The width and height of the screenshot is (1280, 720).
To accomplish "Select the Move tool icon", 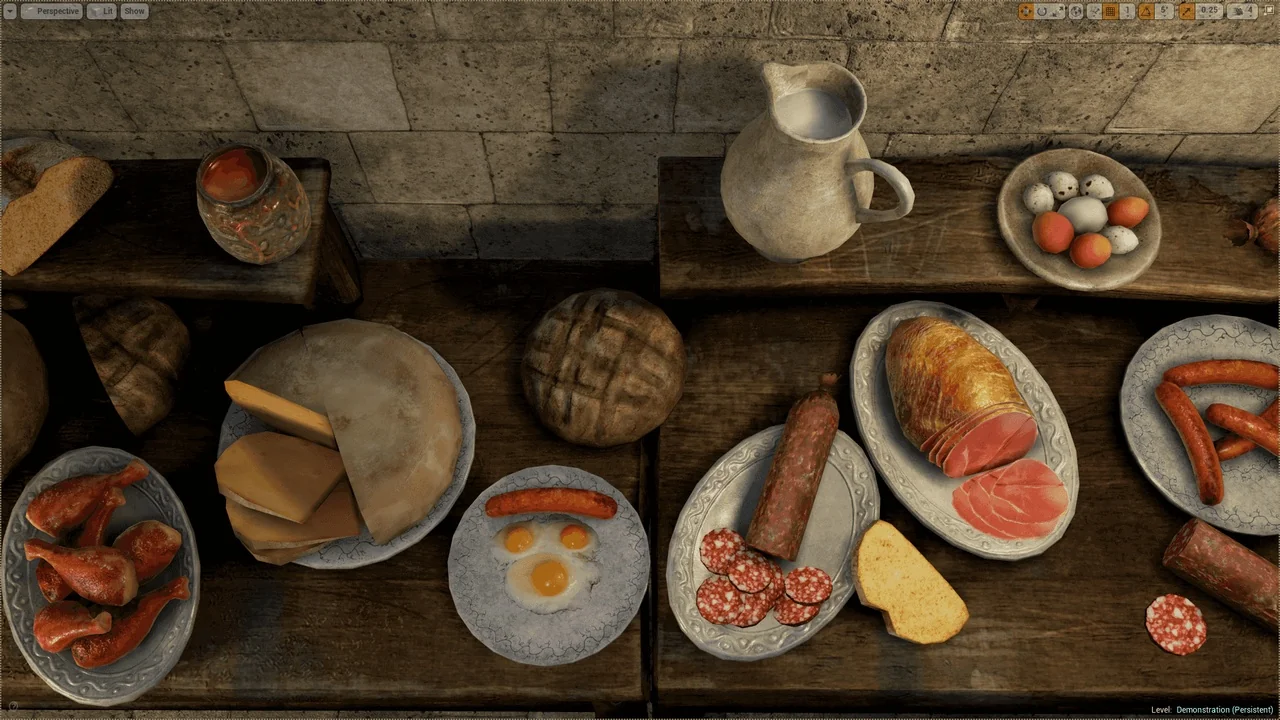I will click(x=1026, y=11).
